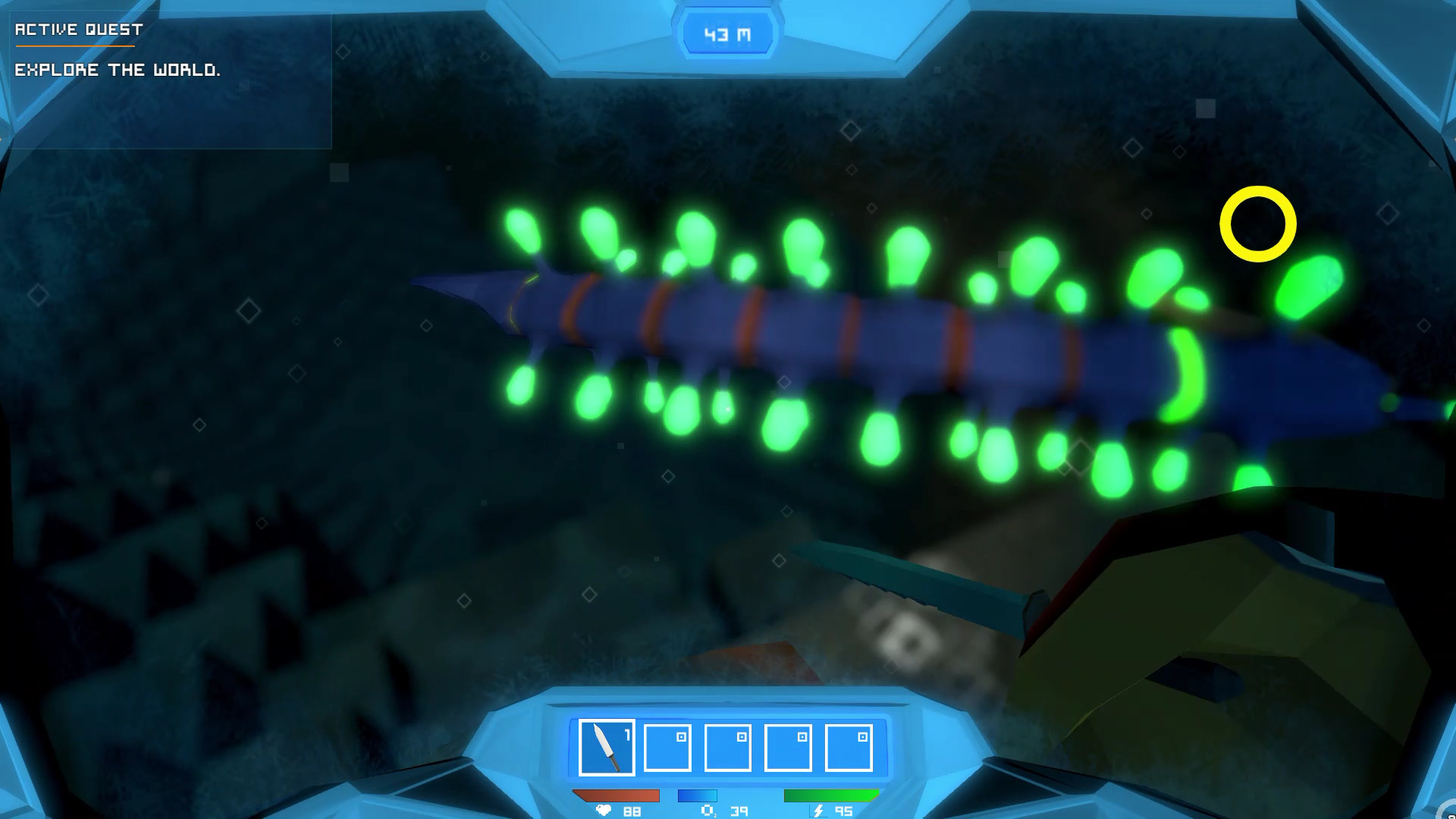Select the Explore The World quest entry
Viewport: 1456px width, 819px height.
118,70
